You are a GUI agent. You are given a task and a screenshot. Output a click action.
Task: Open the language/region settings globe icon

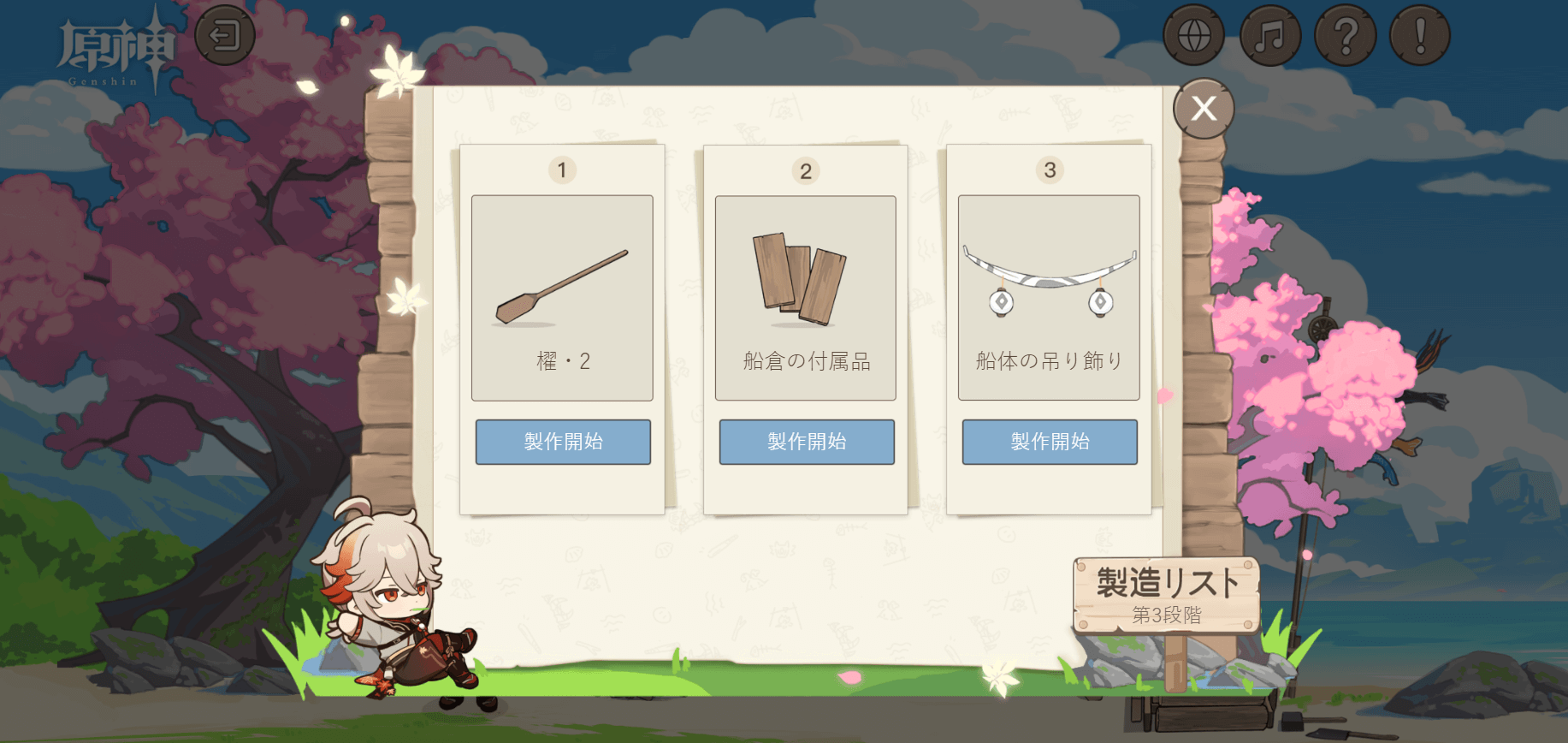coord(1196,36)
